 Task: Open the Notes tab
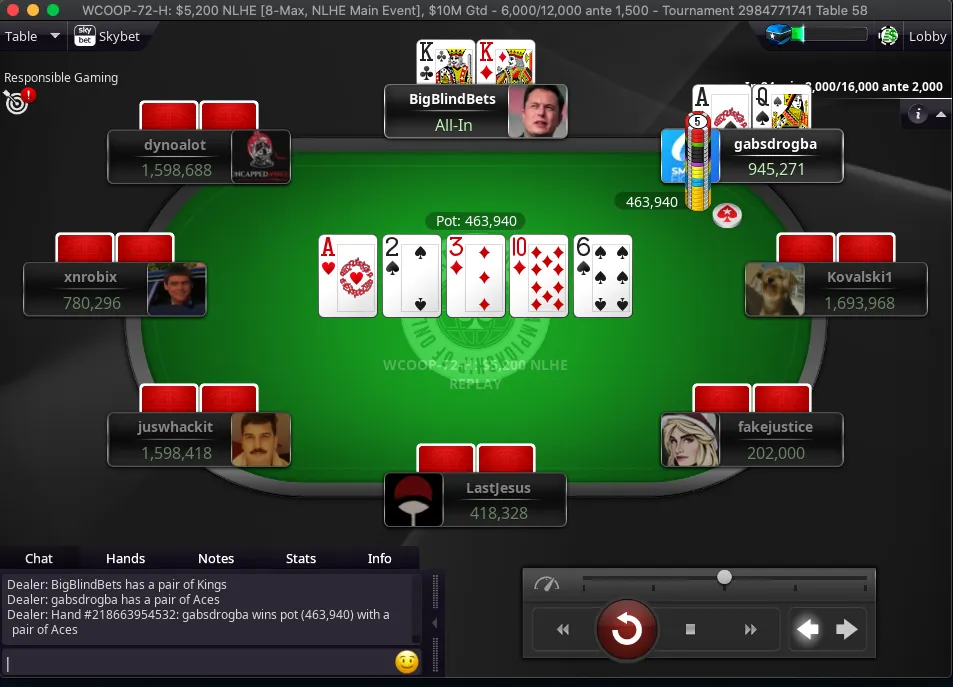(x=215, y=558)
